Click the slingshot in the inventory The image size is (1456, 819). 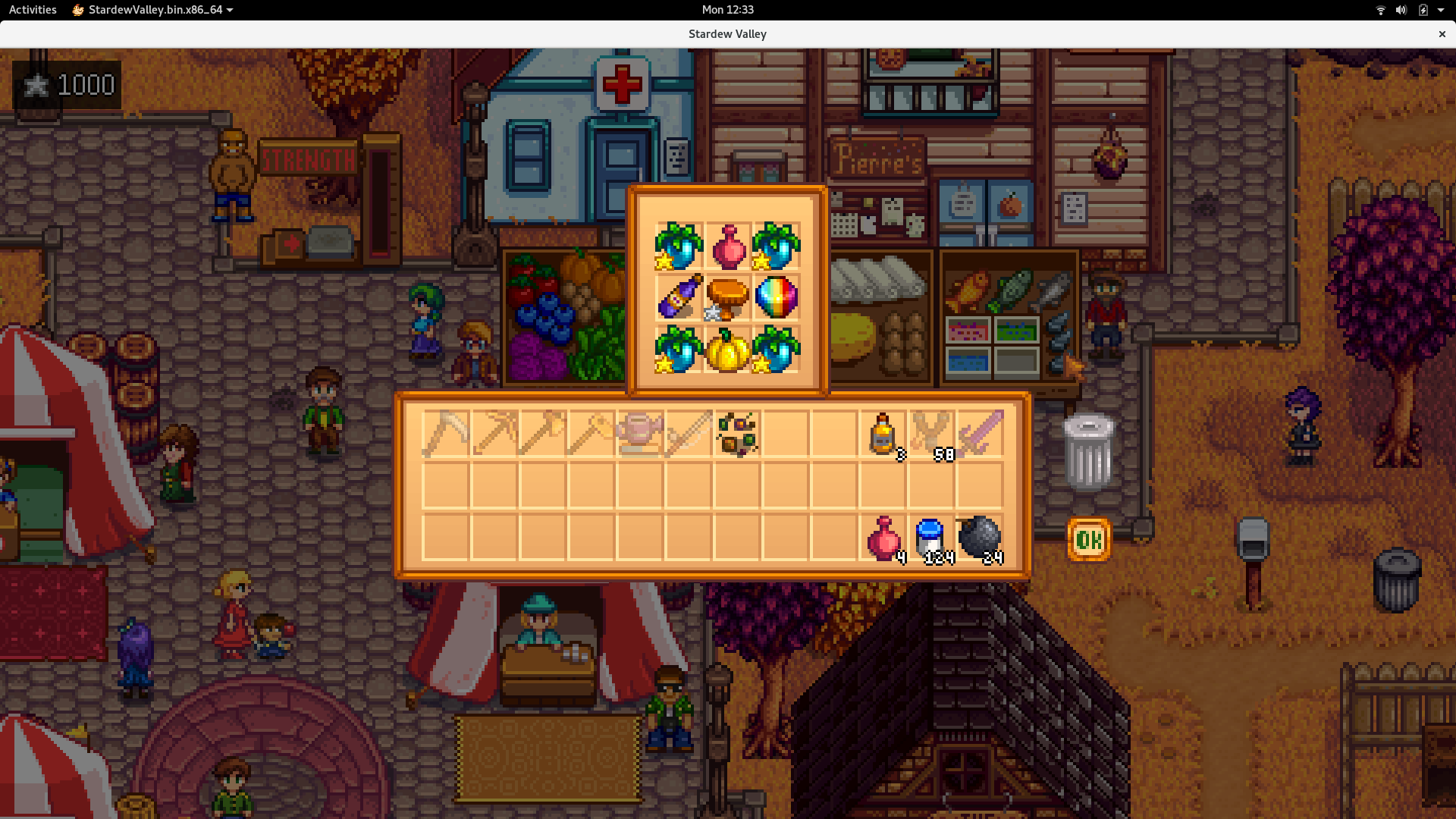pos(931,434)
